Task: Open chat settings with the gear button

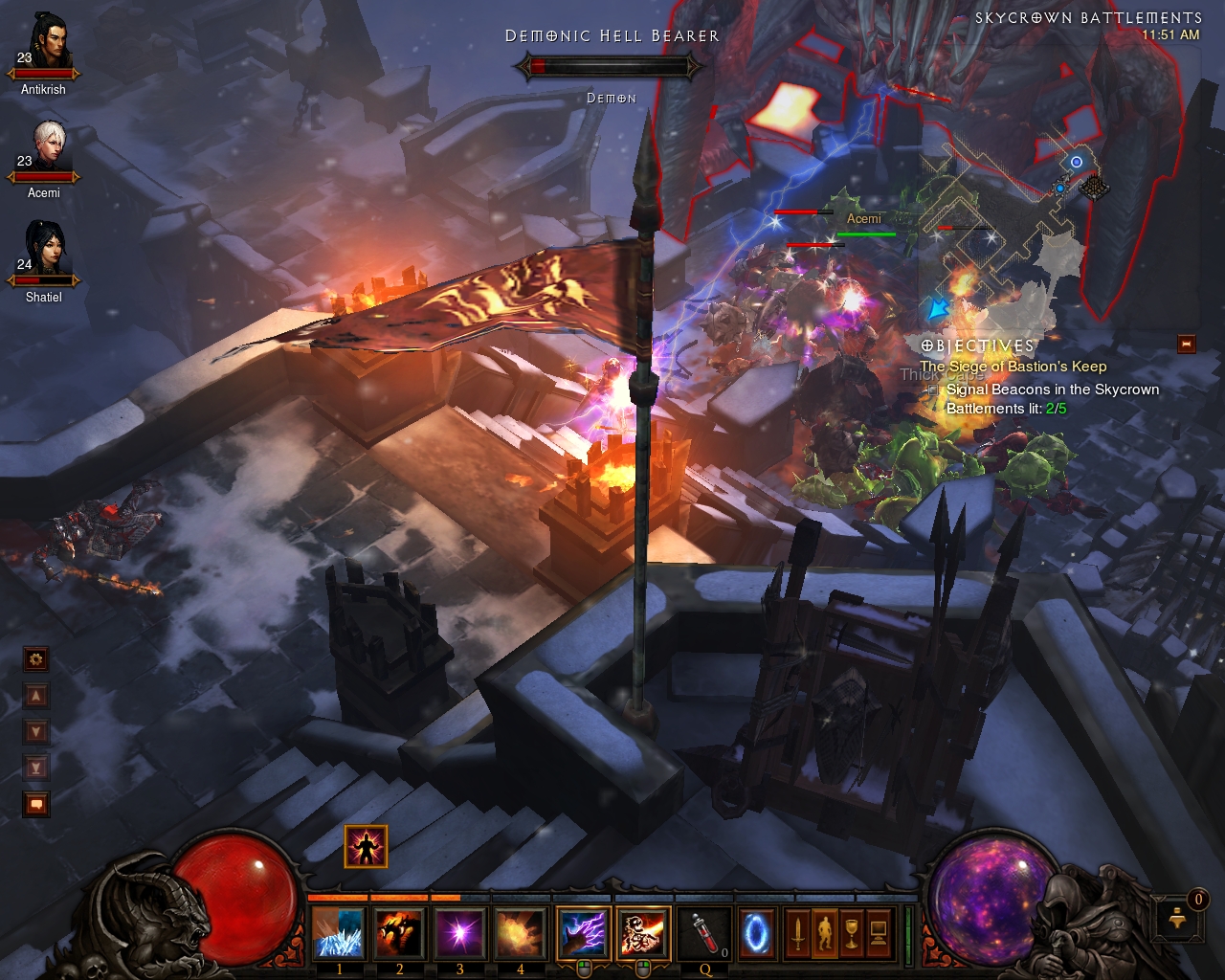Action: point(36,659)
